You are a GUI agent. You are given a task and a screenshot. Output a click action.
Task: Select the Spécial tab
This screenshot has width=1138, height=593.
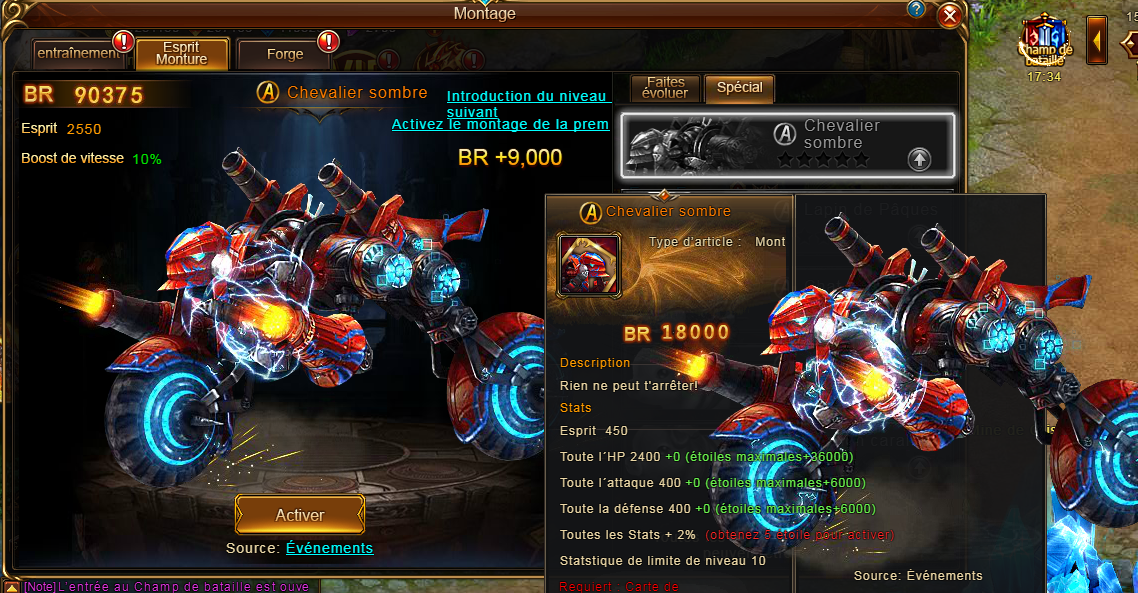pos(740,88)
